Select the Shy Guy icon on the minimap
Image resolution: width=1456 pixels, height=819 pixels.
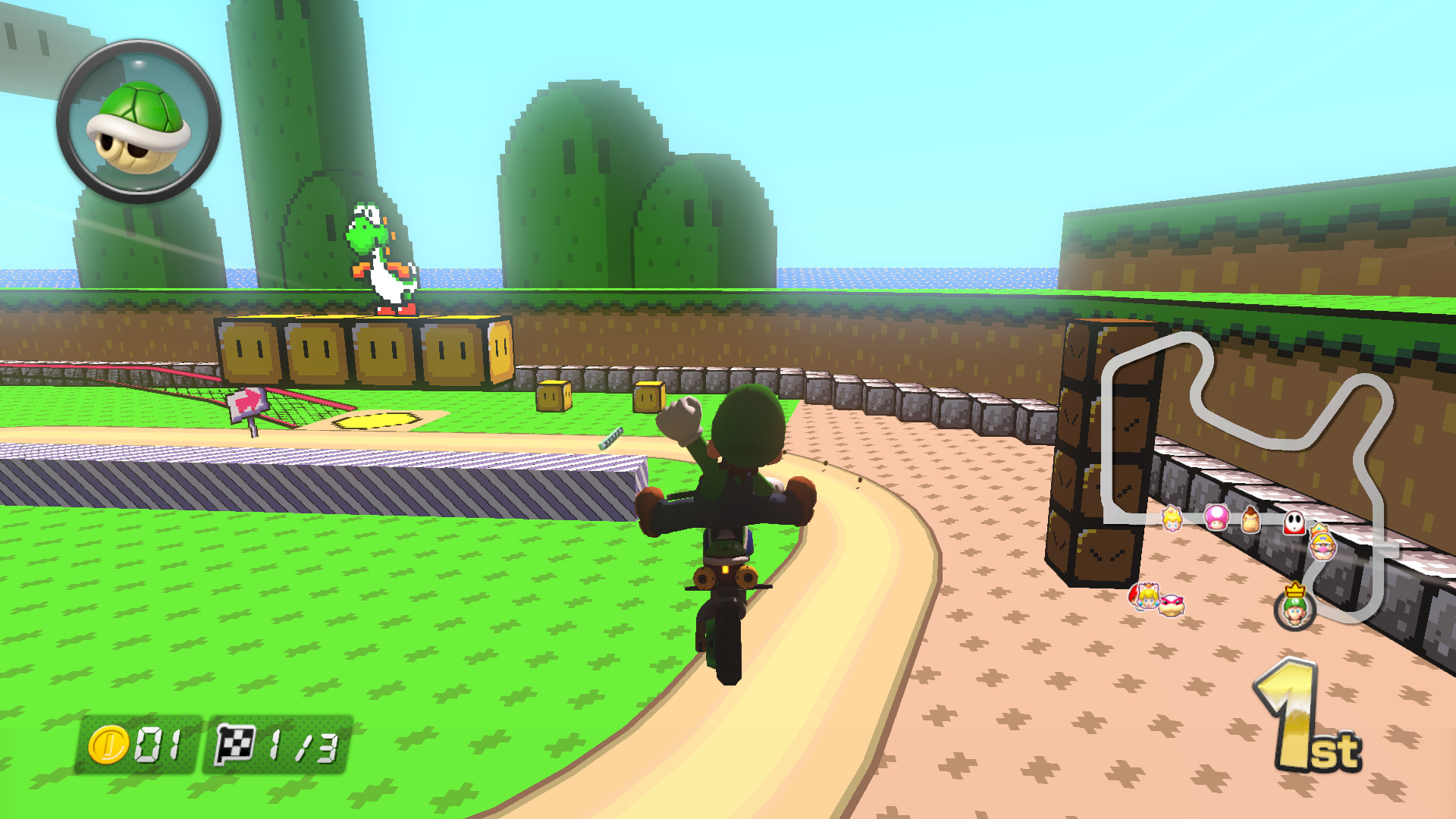point(1294,522)
